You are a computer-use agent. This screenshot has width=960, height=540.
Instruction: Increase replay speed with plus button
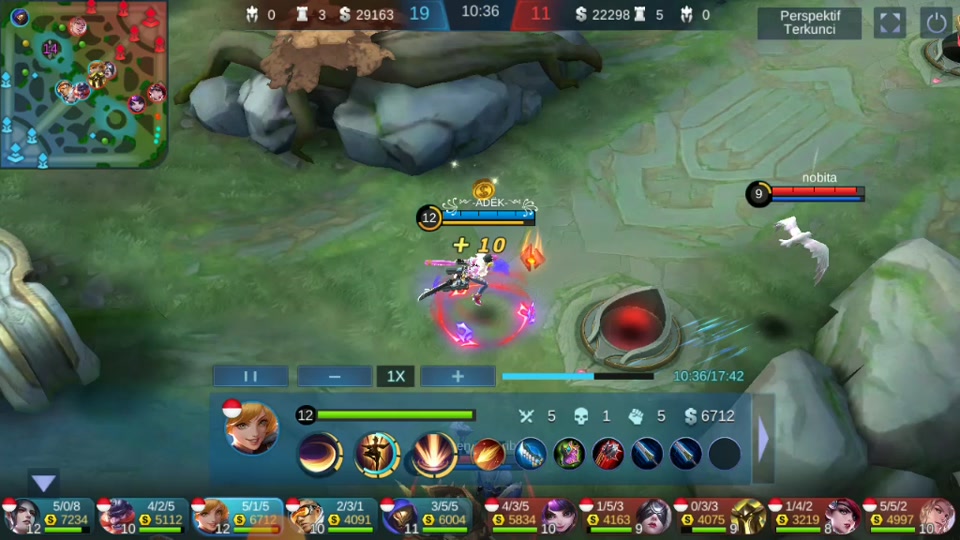point(457,376)
